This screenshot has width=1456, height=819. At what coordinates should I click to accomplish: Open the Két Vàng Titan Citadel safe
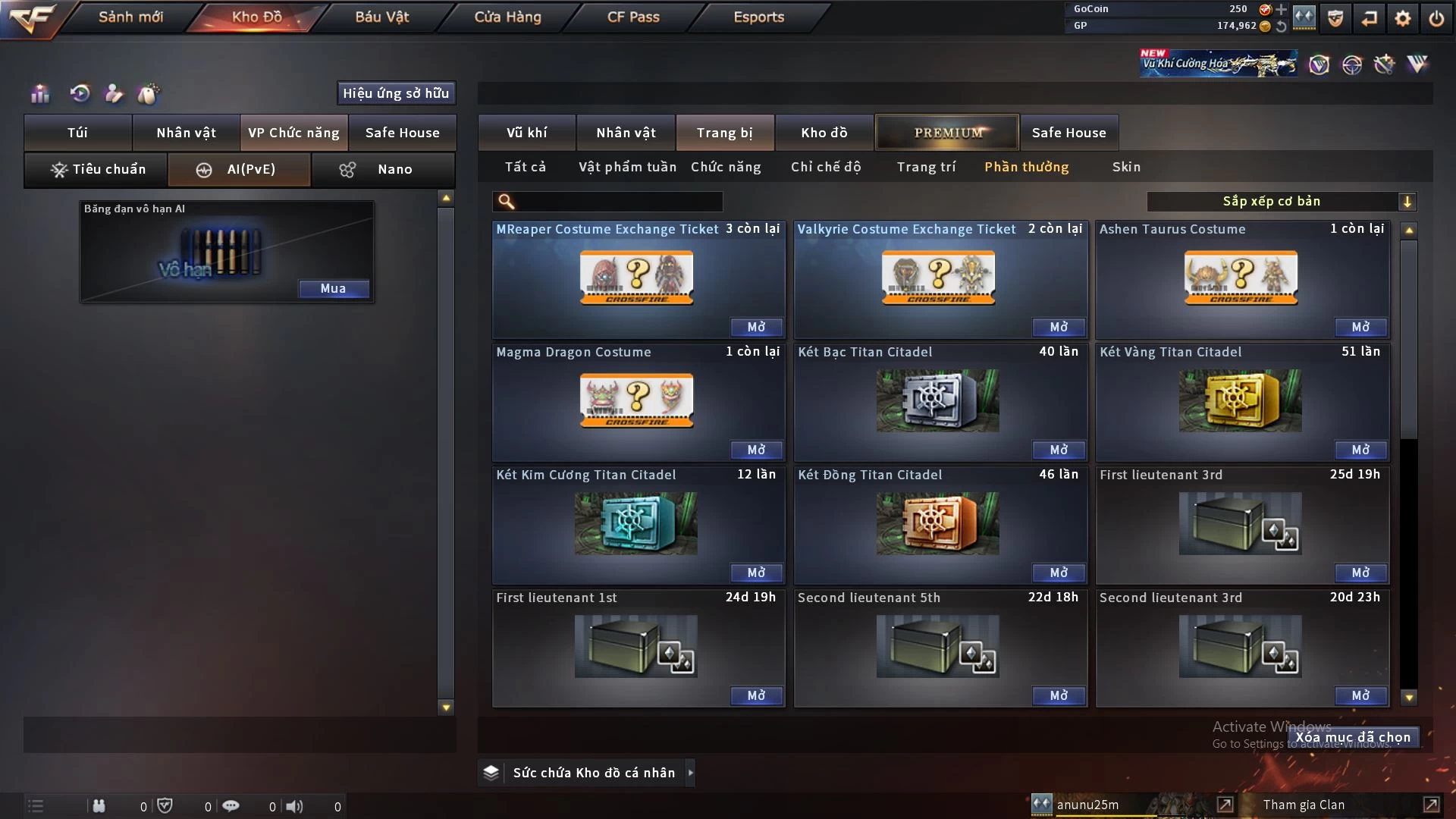1360,450
